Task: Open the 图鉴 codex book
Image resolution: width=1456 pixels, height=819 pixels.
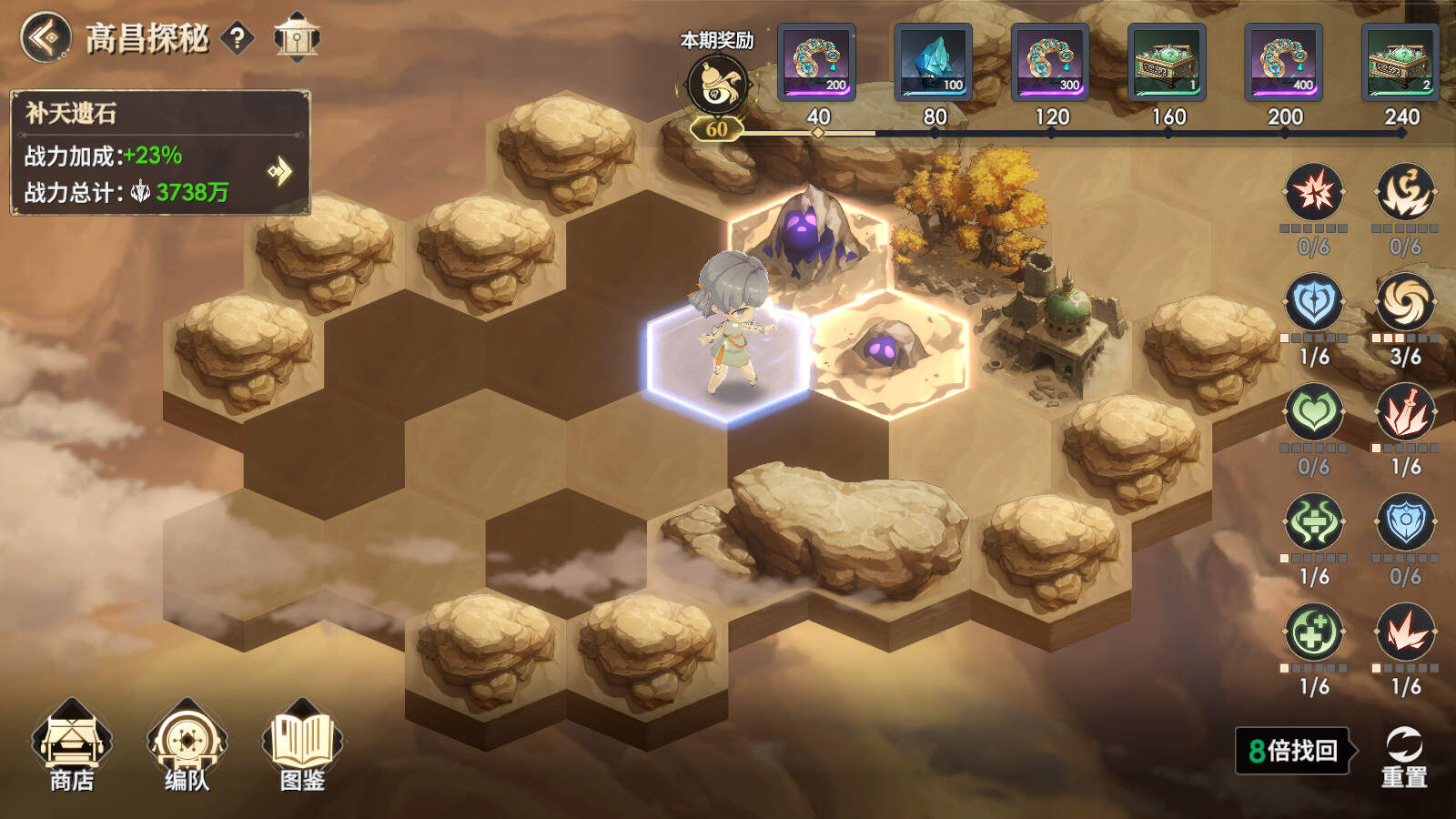Action: tap(302, 746)
